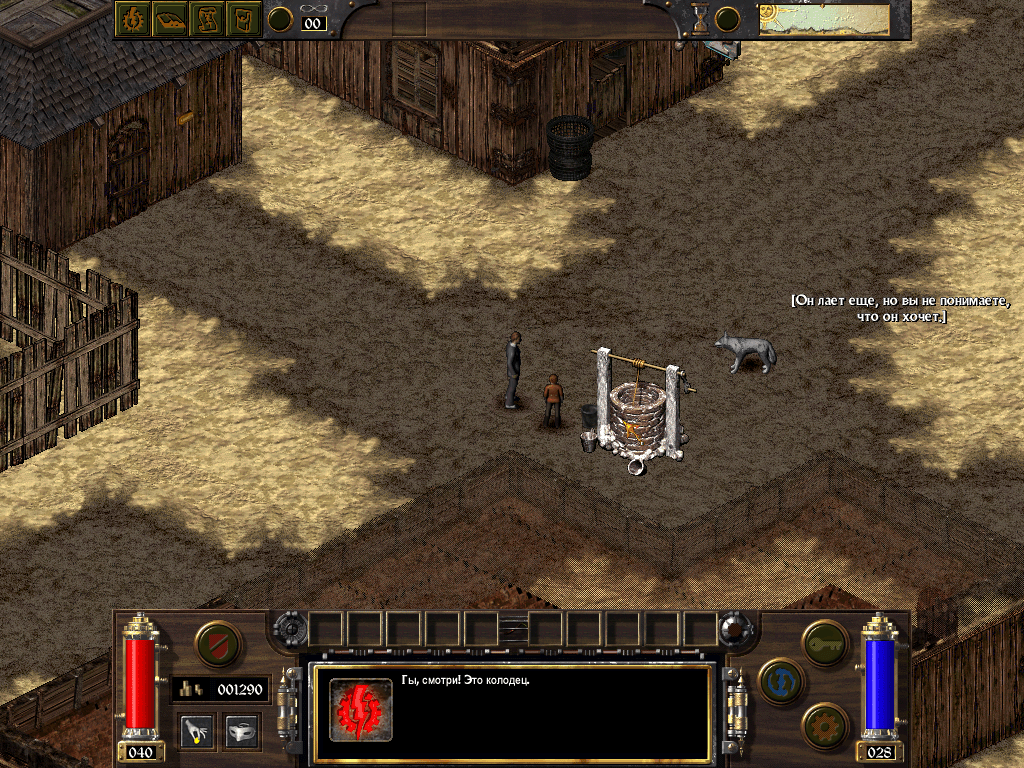Click the red gear lightning icon in message panel
The image size is (1024, 768).
(x=361, y=709)
